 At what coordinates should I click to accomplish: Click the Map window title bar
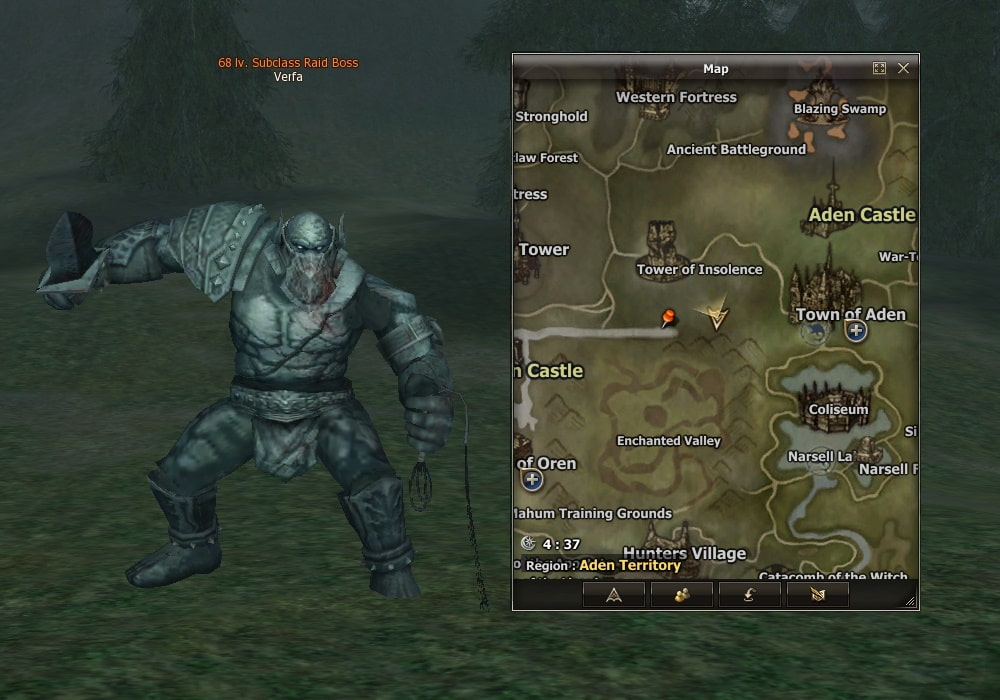point(715,68)
